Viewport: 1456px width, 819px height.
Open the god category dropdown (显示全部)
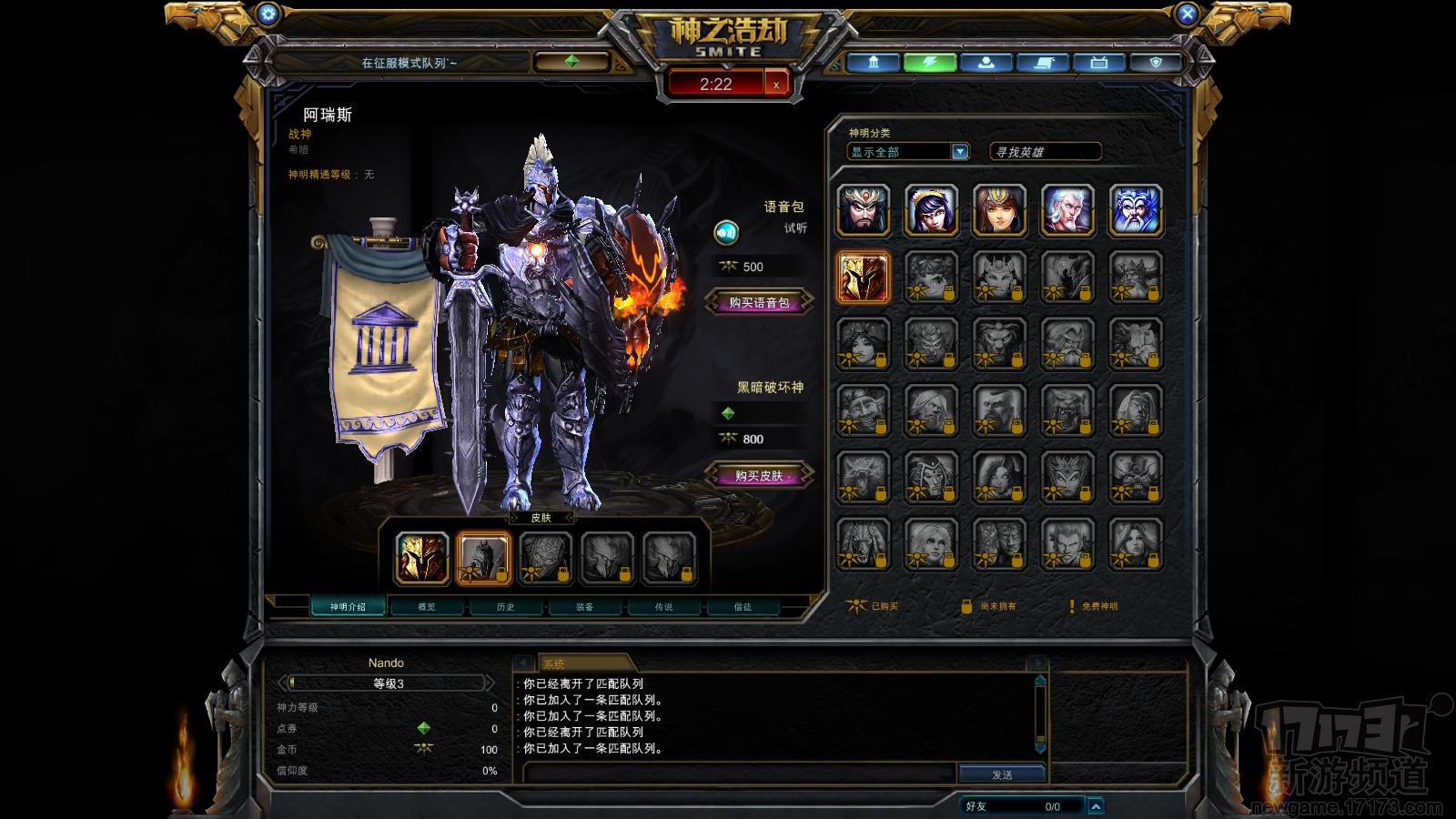[959, 152]
